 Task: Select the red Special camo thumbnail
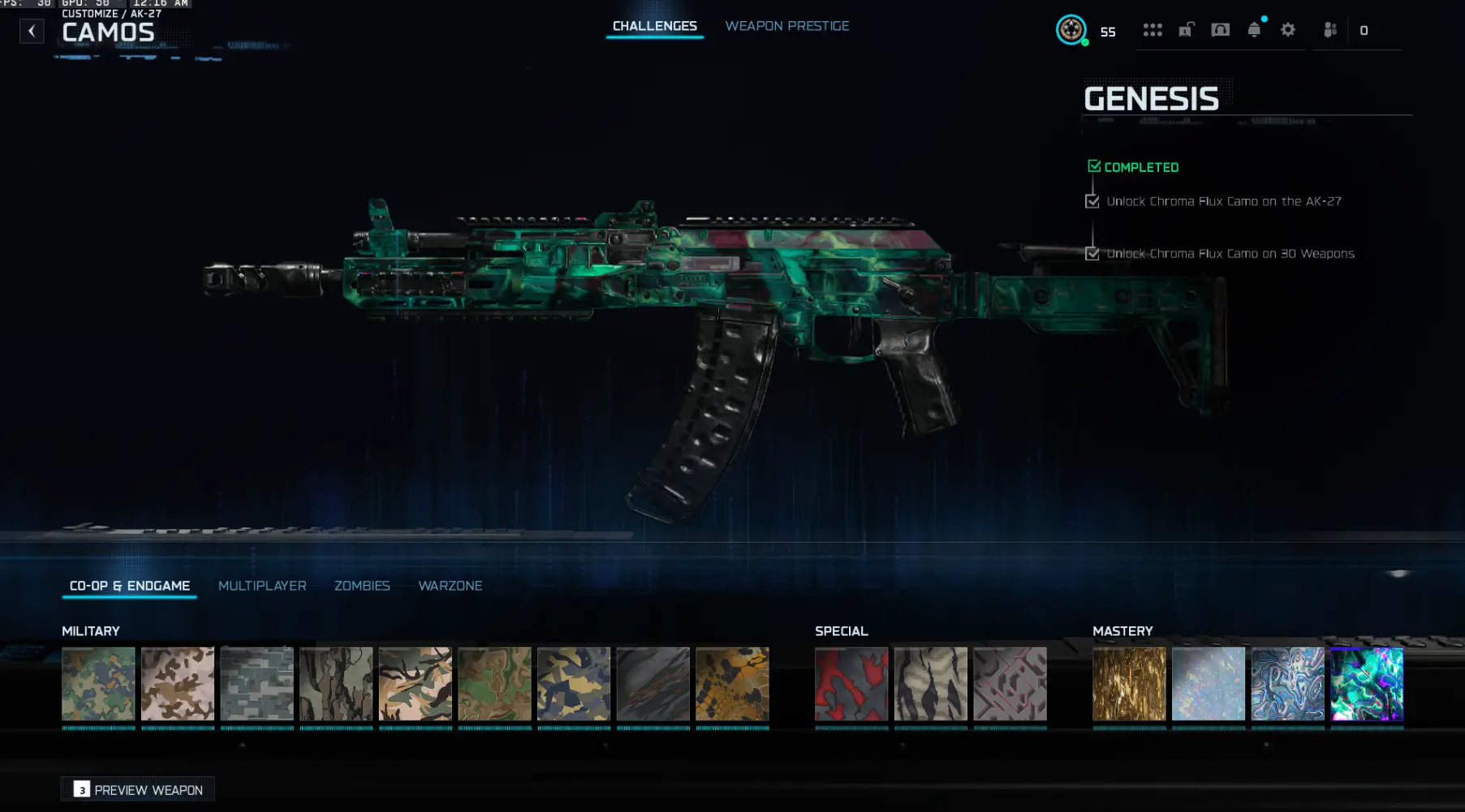point(851,684)
